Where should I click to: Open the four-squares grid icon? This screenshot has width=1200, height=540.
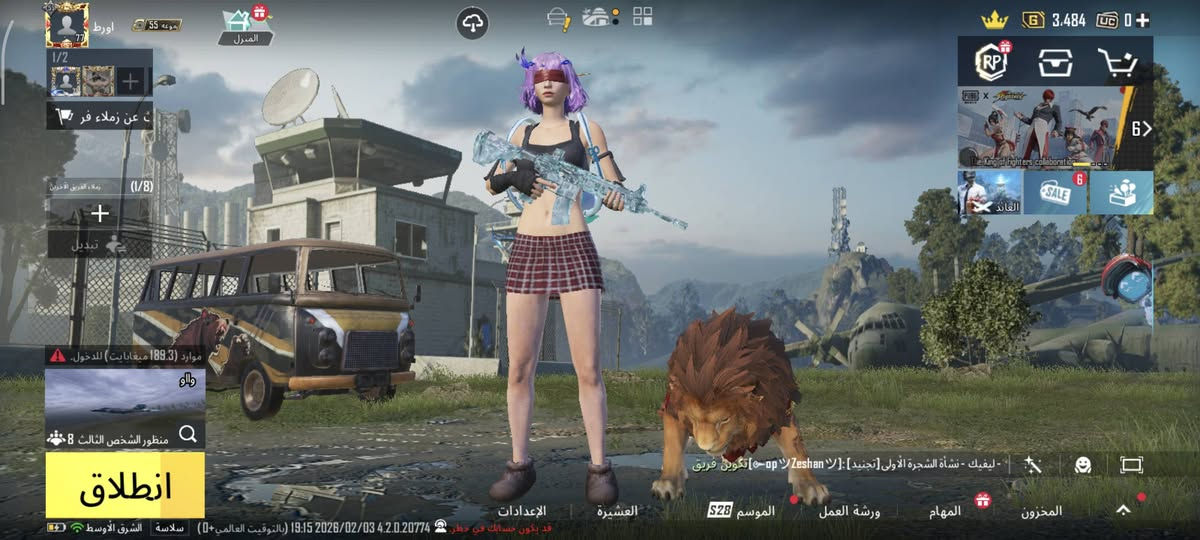pos(642,16)
